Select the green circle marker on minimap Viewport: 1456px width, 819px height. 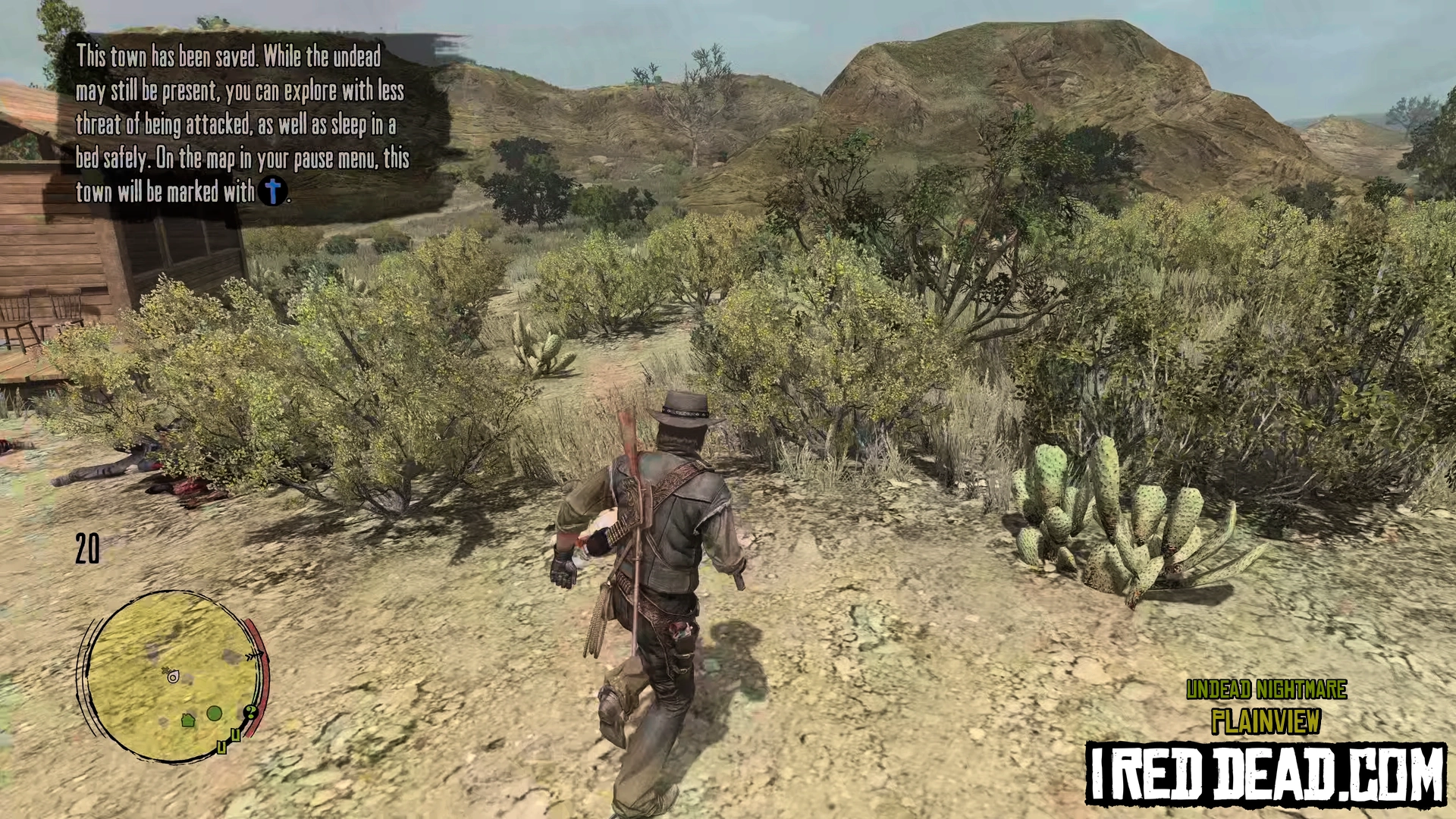[x=215, y=714]
